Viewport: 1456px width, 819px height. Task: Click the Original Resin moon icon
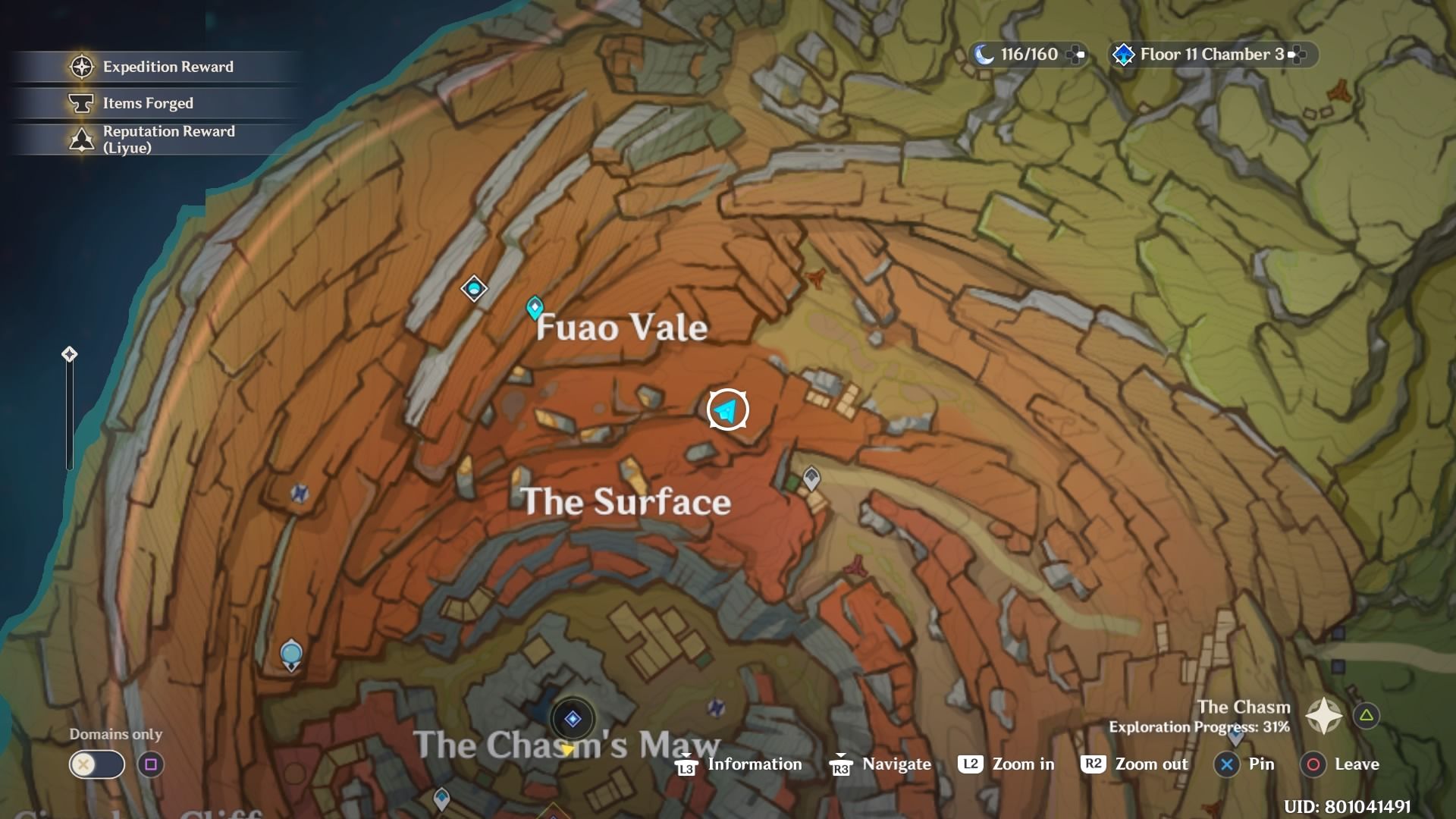pos(983,54)
